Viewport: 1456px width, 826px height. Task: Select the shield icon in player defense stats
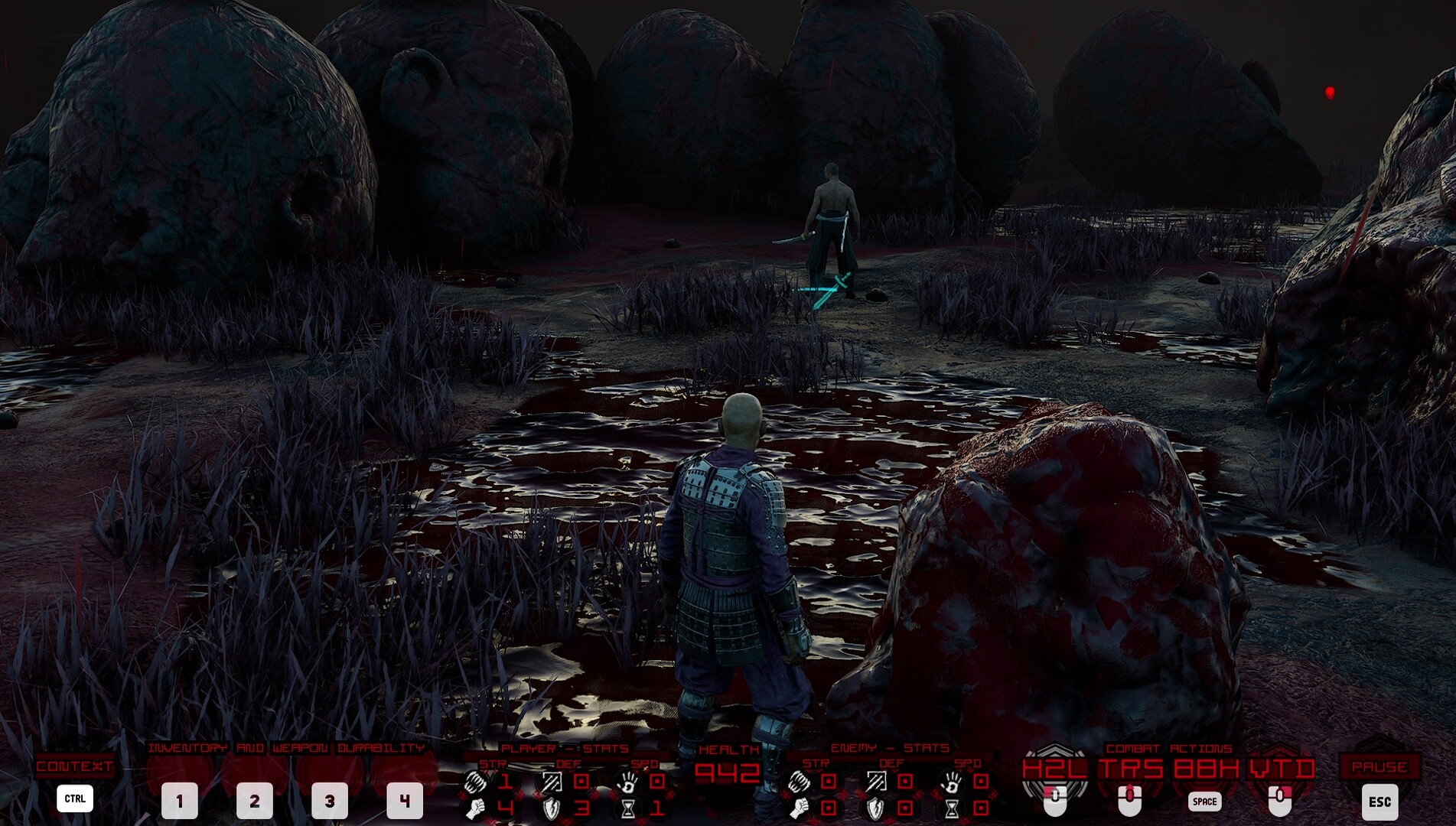(552, 810)
